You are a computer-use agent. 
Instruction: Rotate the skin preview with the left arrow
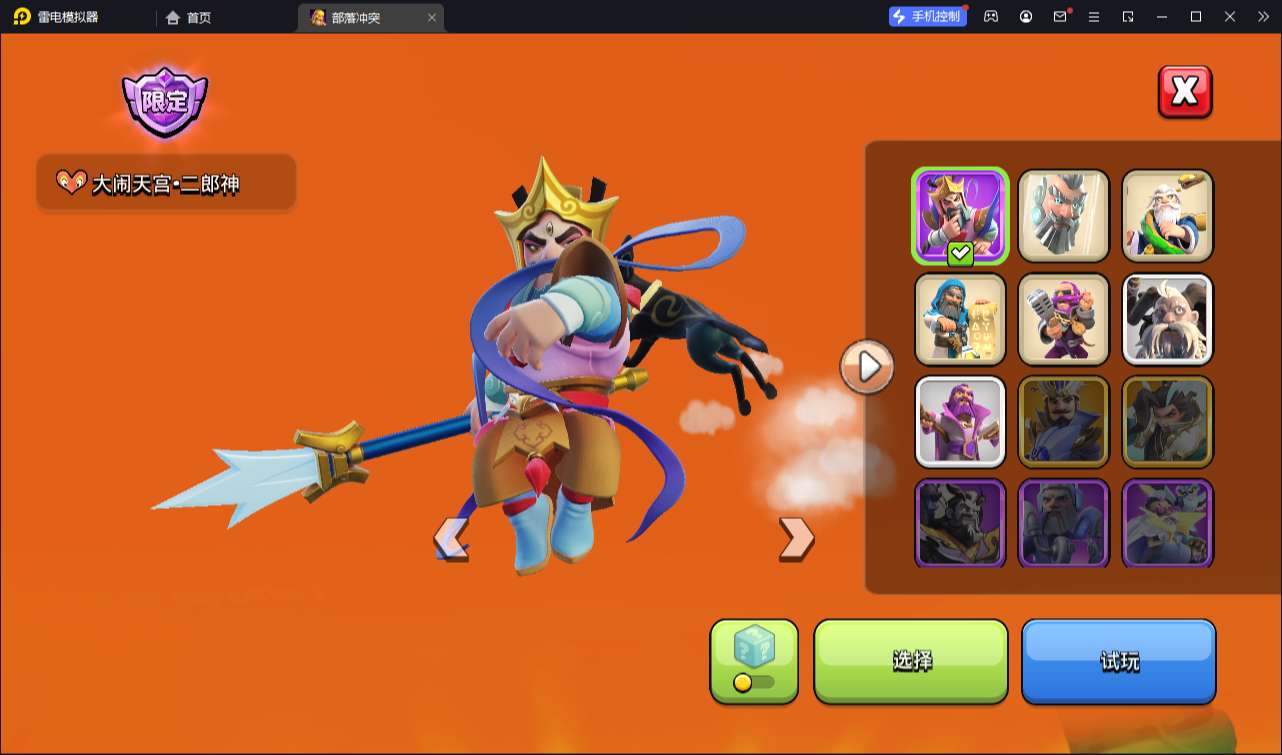(x=451, y=540)
